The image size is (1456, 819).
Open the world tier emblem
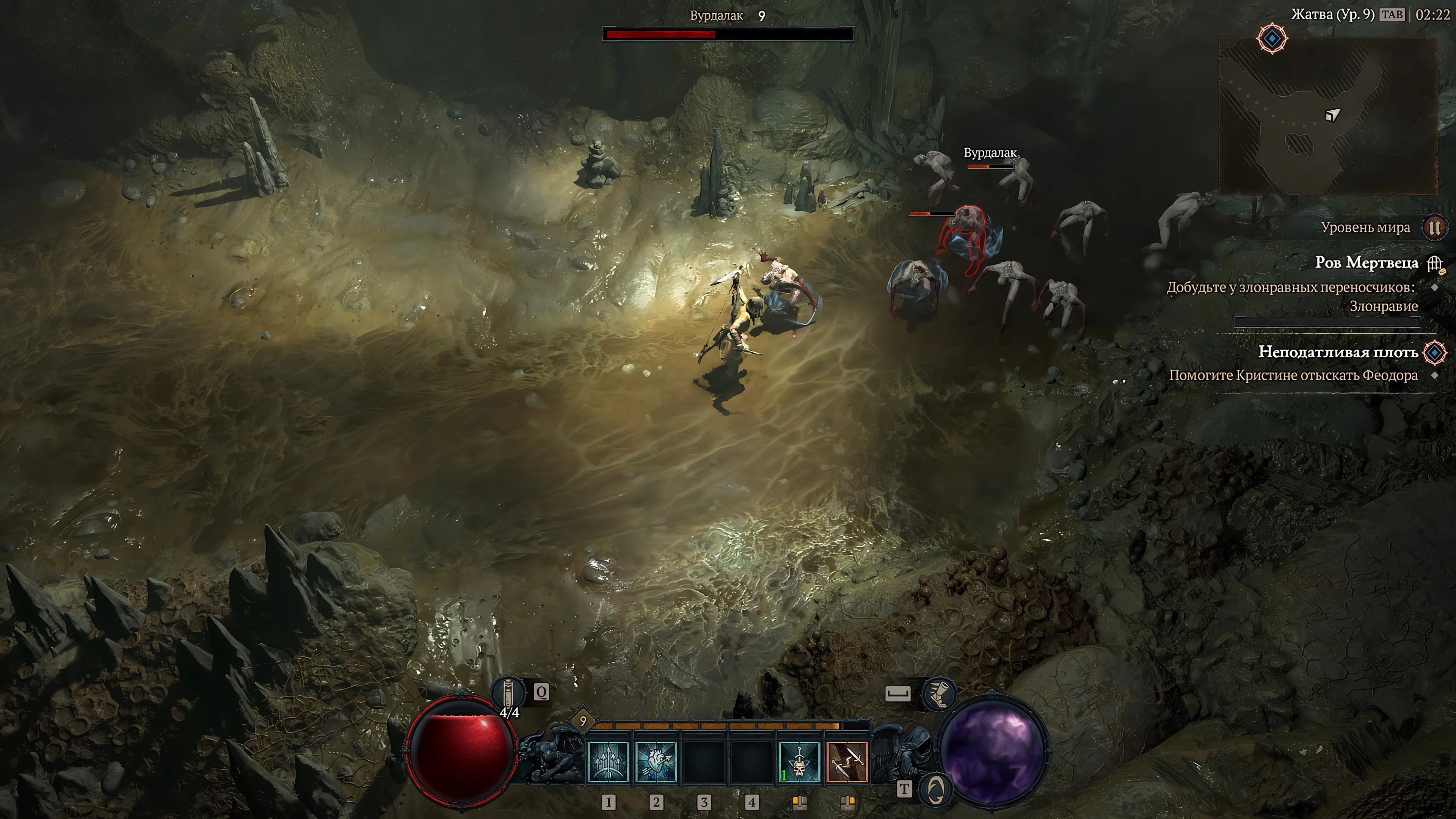click(1434, 228)
